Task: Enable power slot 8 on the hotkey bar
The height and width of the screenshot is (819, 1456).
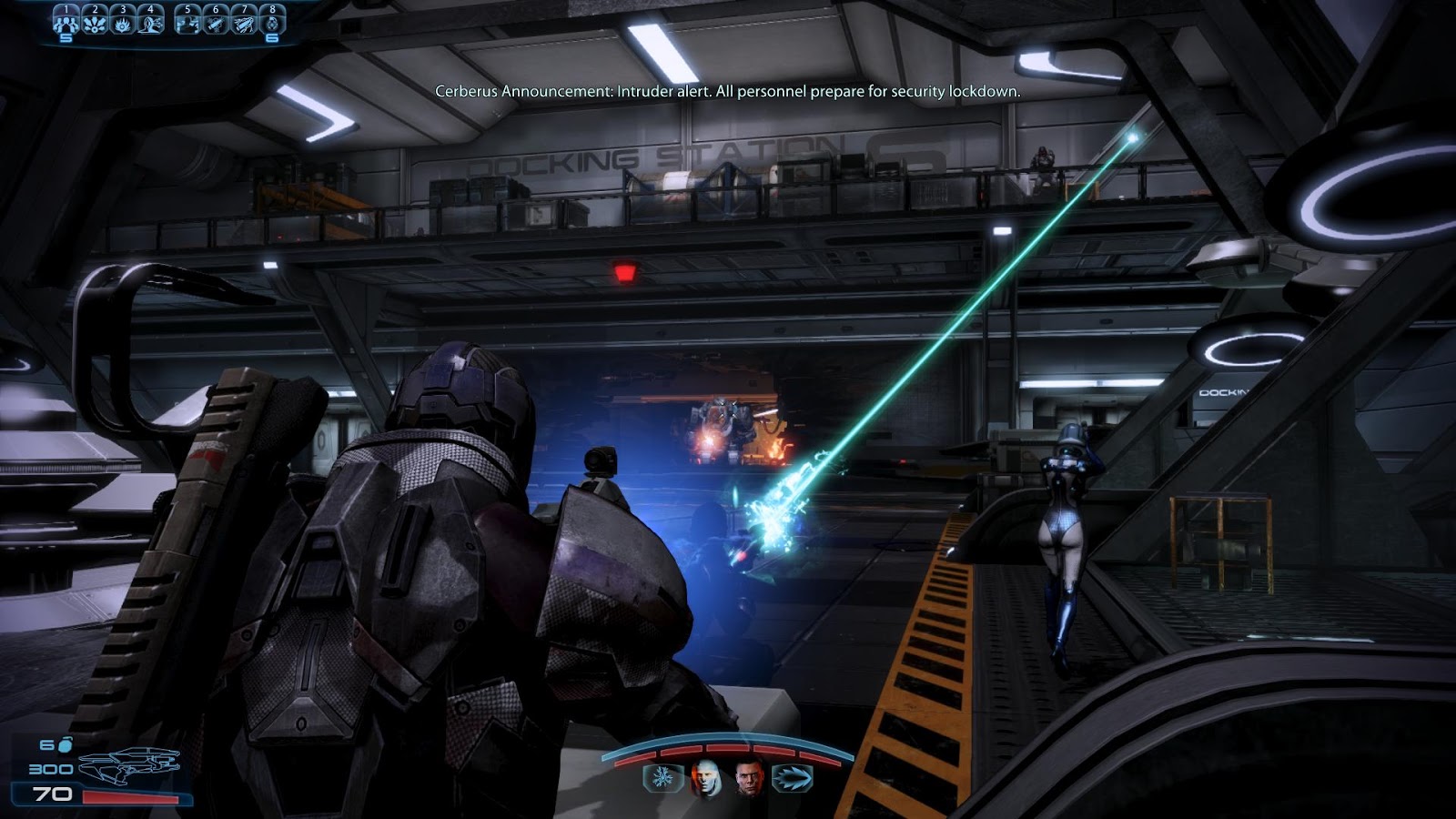Action: (269, 25)
